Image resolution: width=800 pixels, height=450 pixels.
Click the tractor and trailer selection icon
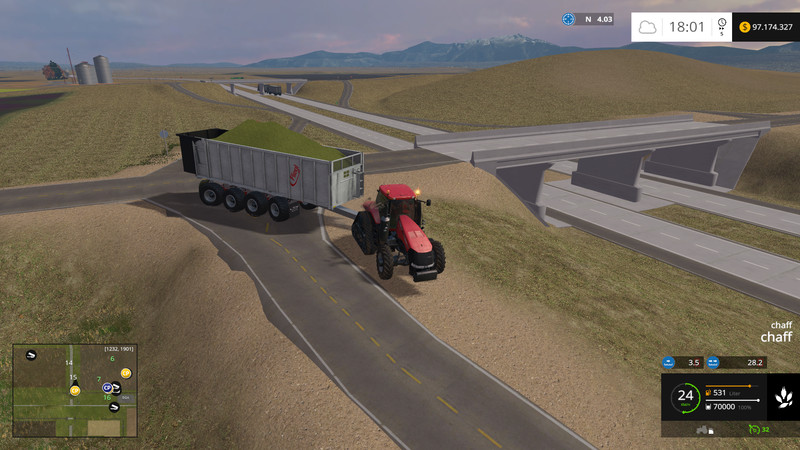(705, 429)
